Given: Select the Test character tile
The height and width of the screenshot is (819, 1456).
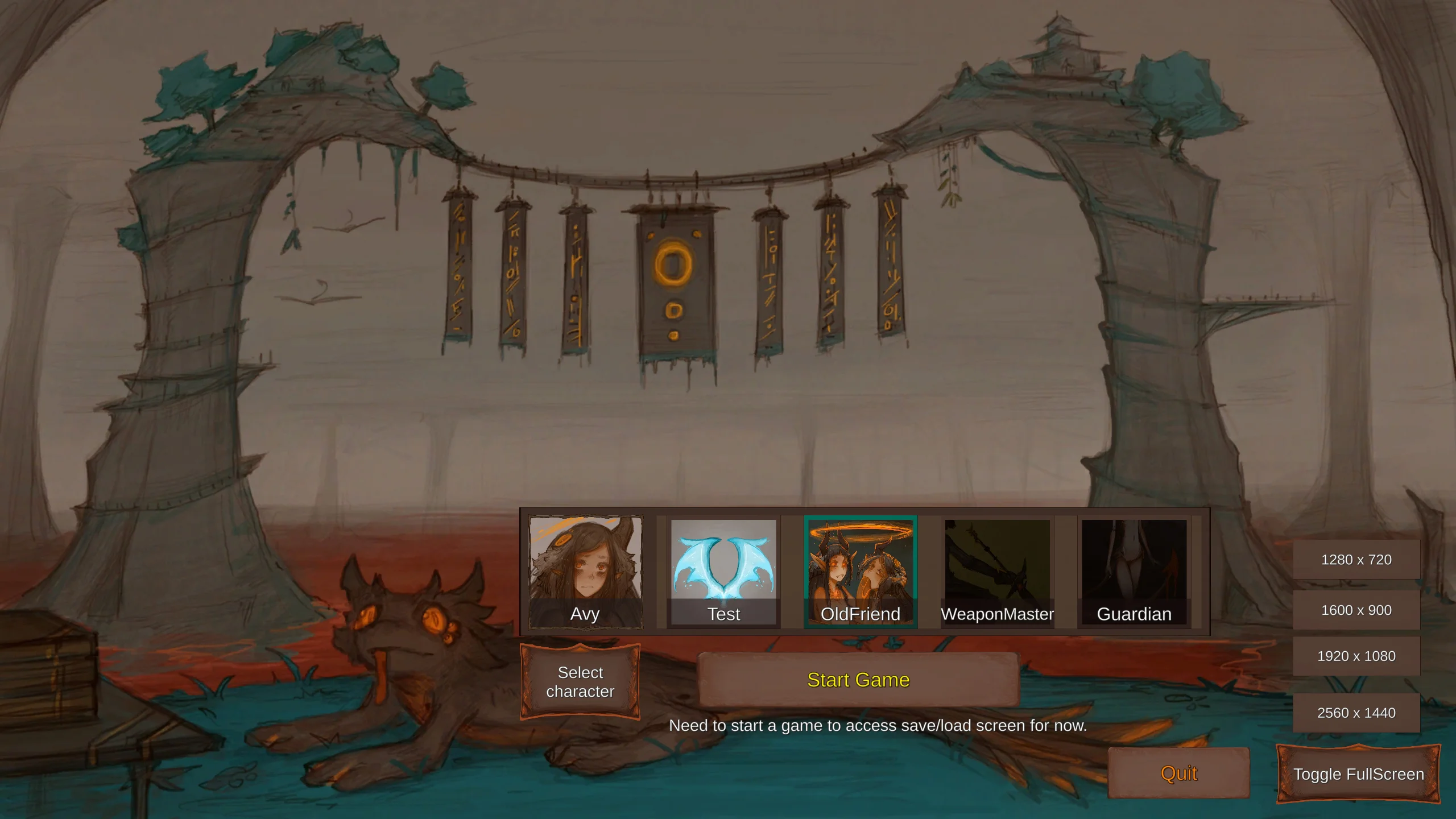Looking at the screenshot, I should point(723,571).
